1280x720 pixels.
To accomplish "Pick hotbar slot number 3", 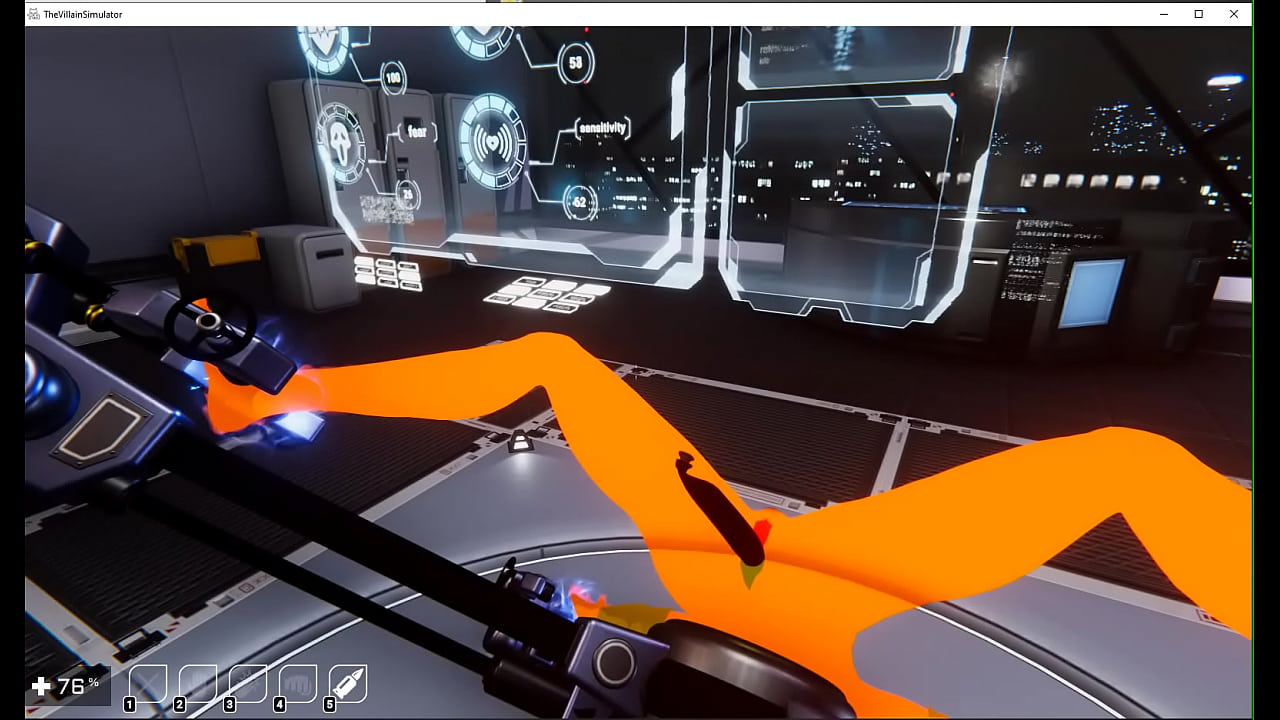I will pos(248,684).
